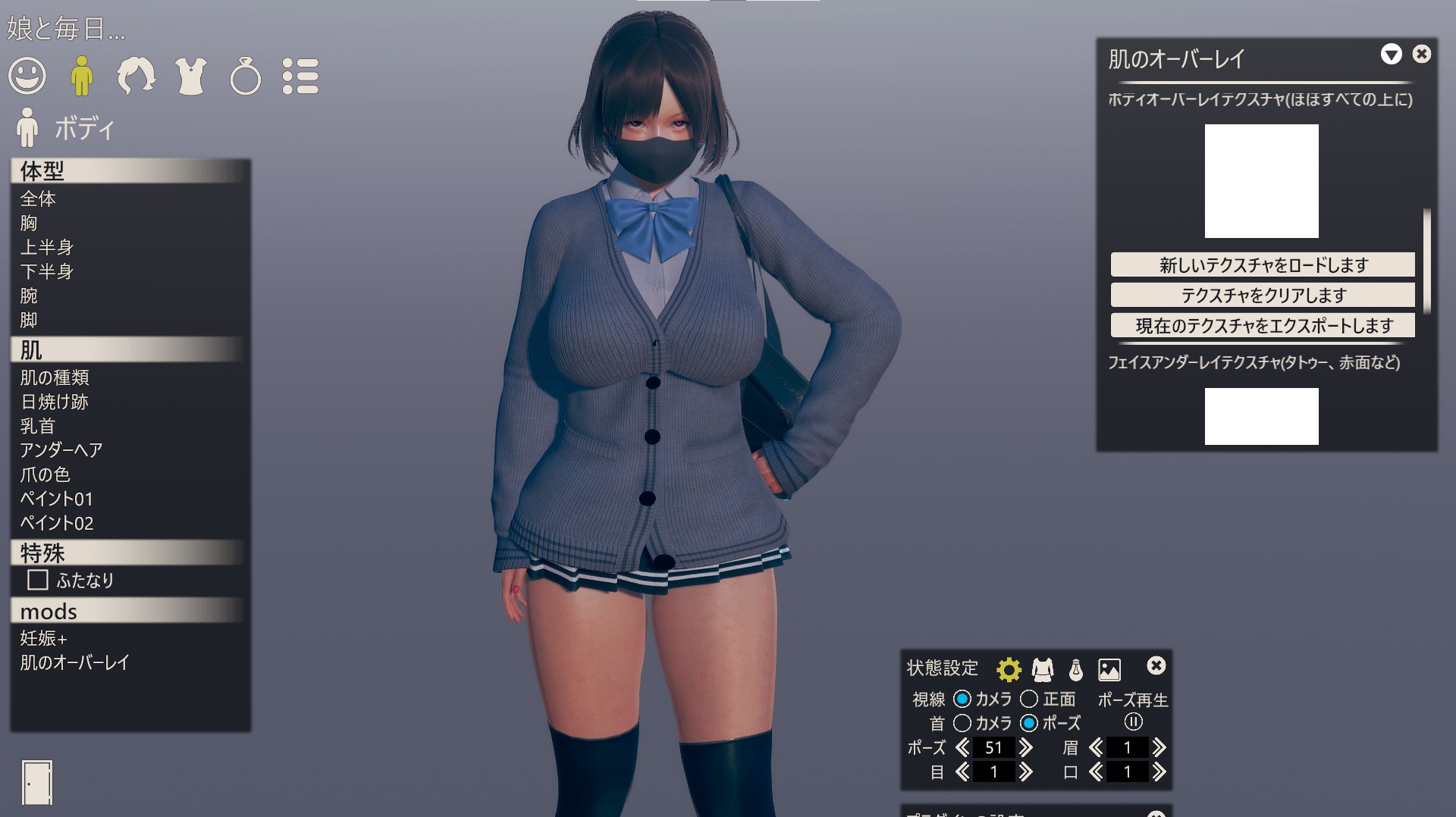
Task: Set 視線 gaze to 正面
Action: [x=1029, y=699]
